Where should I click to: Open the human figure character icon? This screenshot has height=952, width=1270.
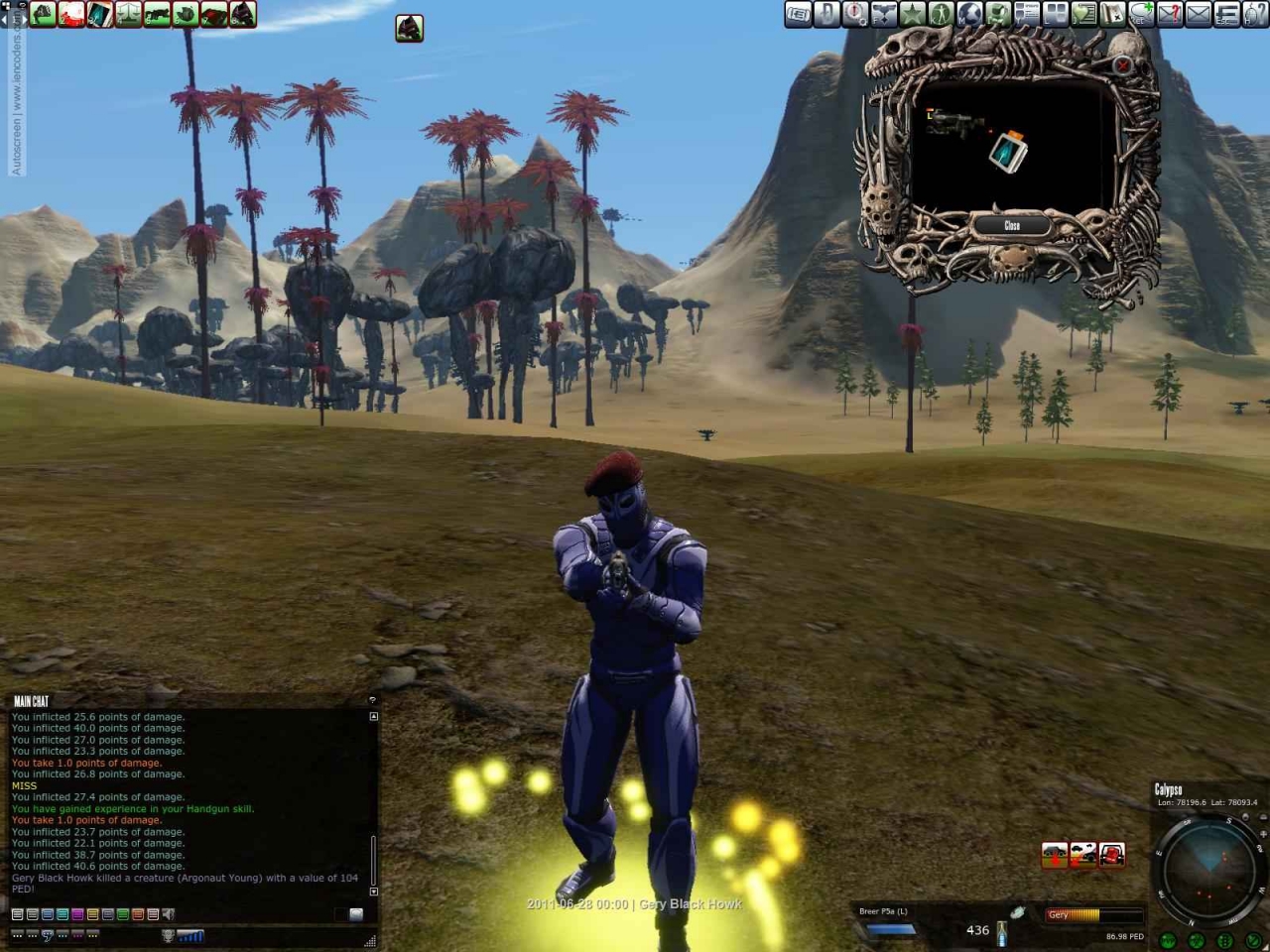941,14
